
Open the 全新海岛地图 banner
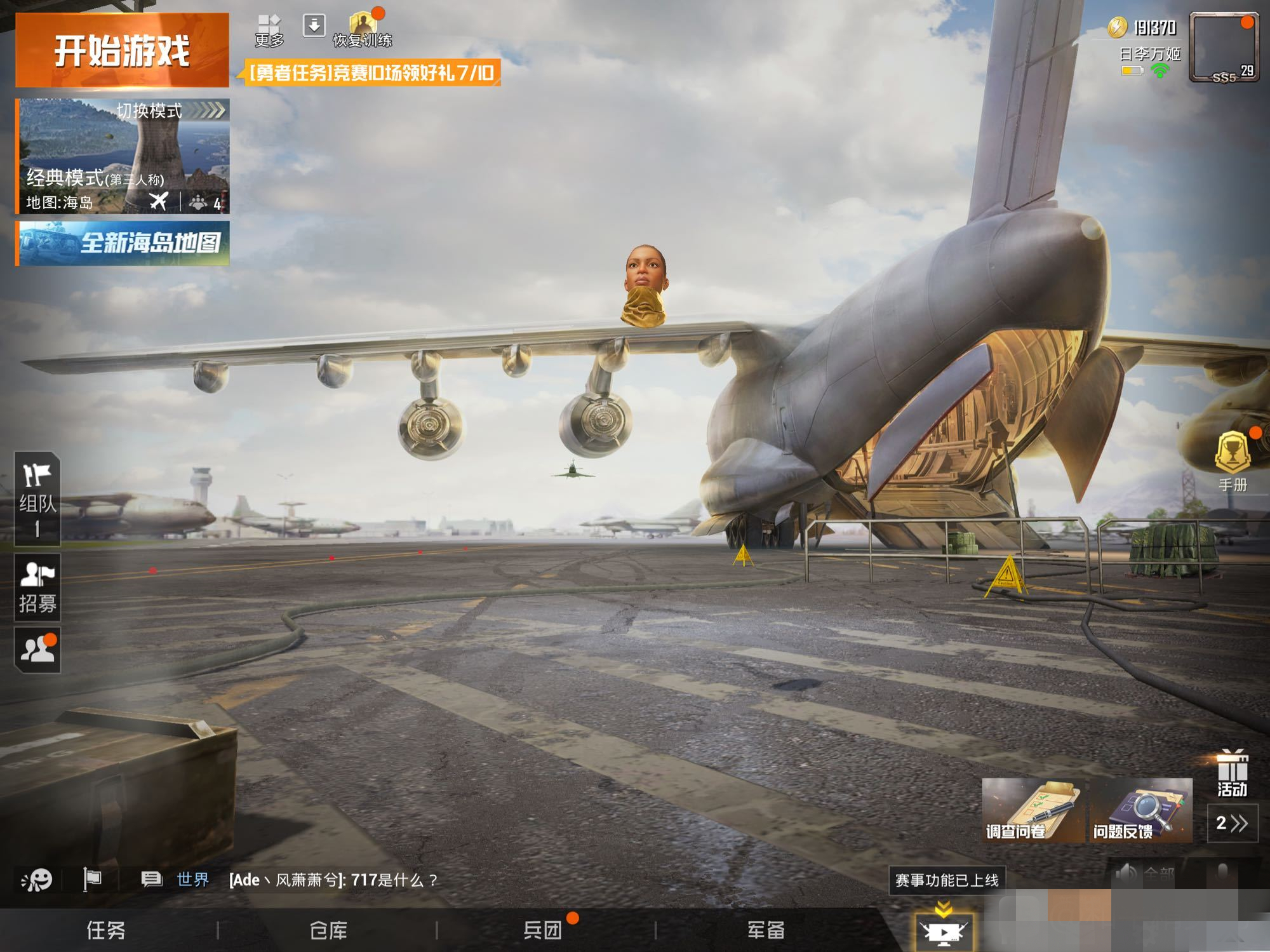pyautogui.click(x=123, y=243)
